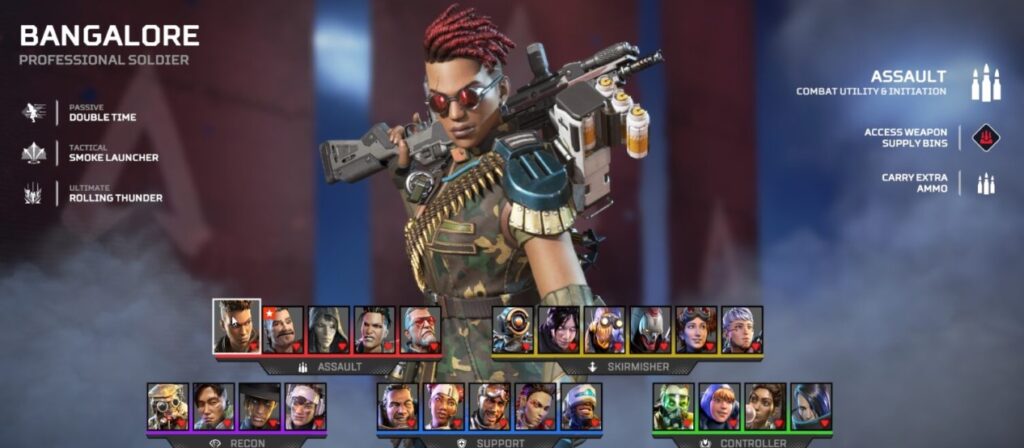Select Mad Maggie in the Assault row

pos(375,329)
